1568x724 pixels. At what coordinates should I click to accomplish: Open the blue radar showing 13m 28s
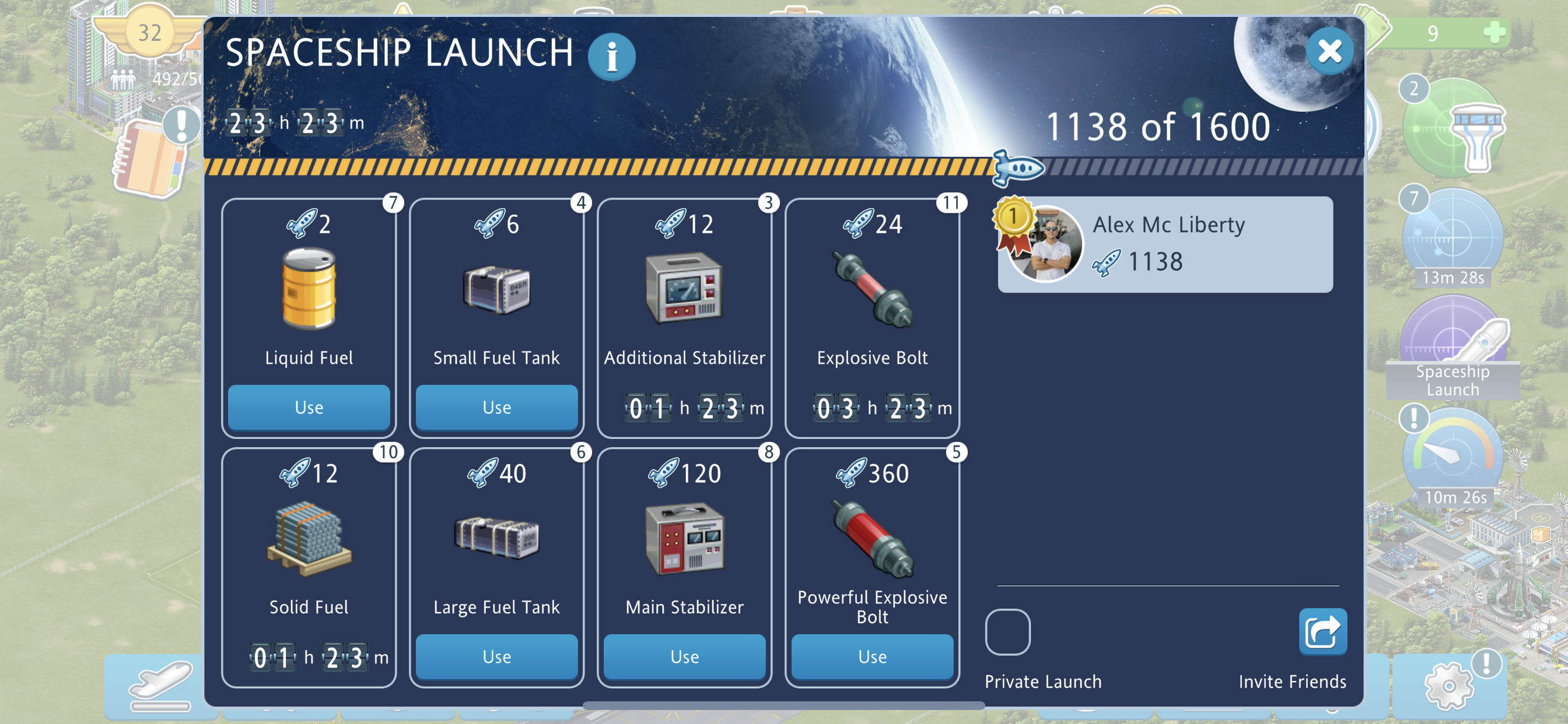1453,238
